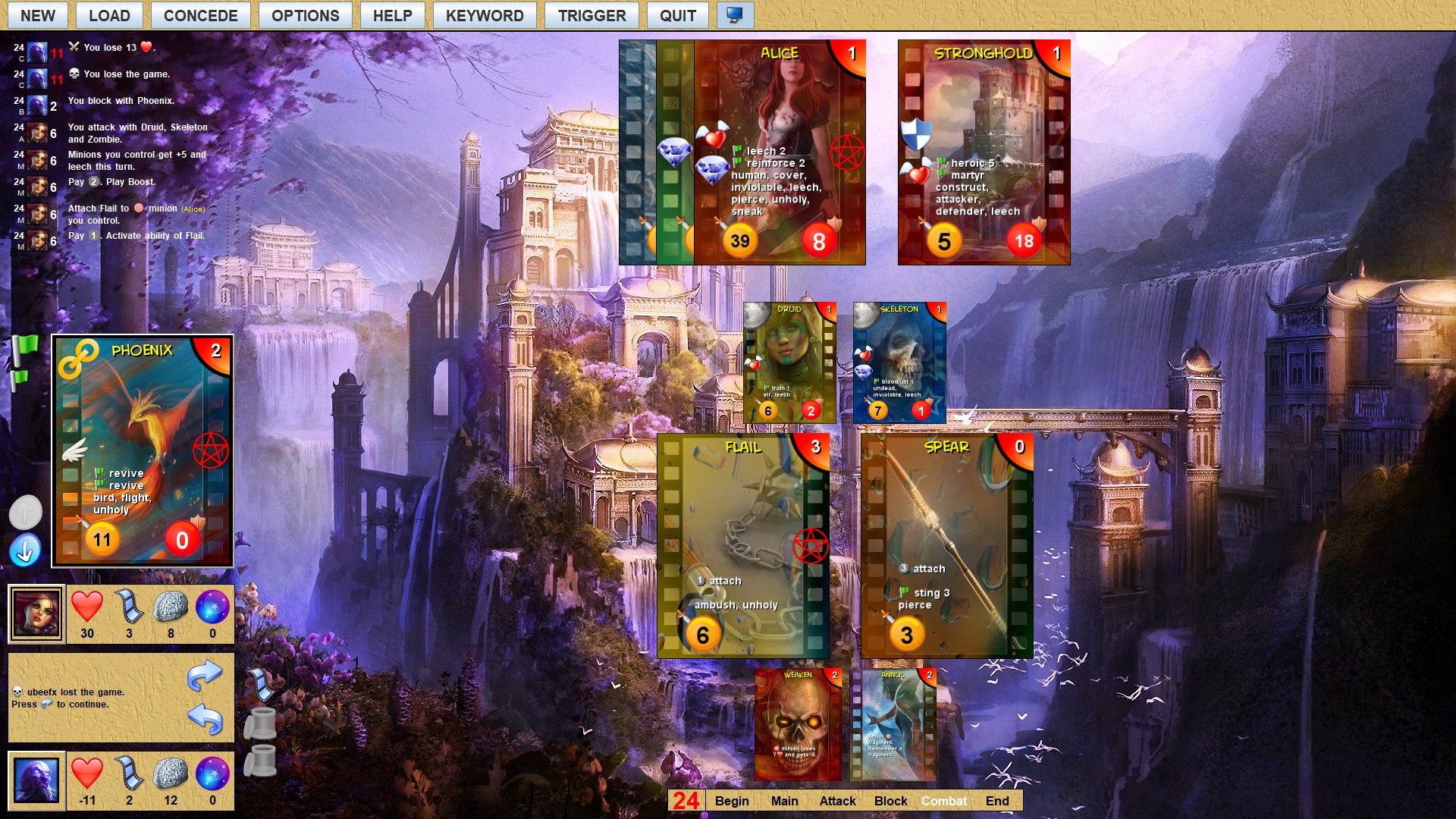1456x819 pixels.
Task: Select the Flail equipment card
Action: coord(742,546)
